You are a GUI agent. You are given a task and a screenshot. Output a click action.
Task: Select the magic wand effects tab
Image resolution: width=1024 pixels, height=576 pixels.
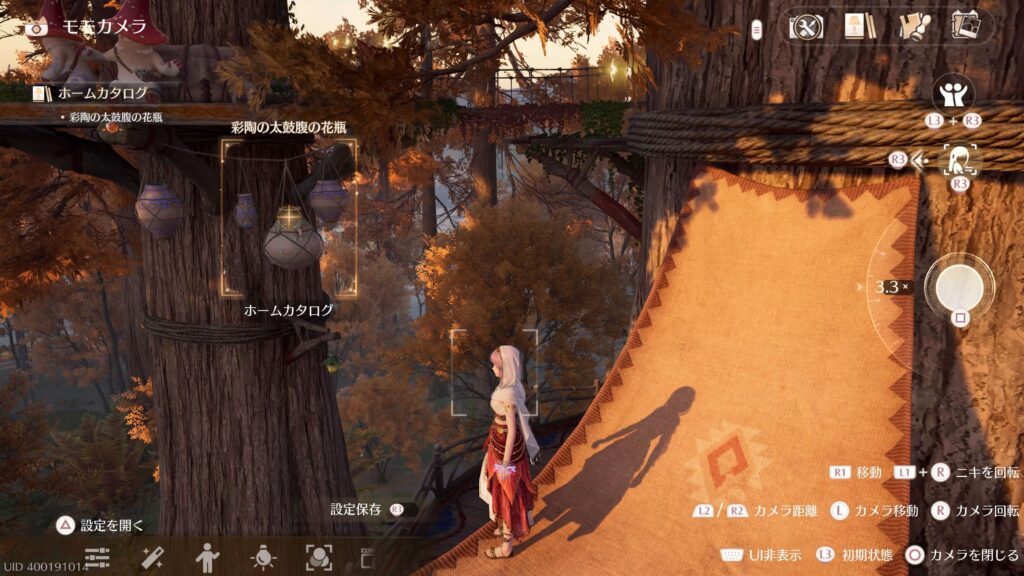click(153, 557)
